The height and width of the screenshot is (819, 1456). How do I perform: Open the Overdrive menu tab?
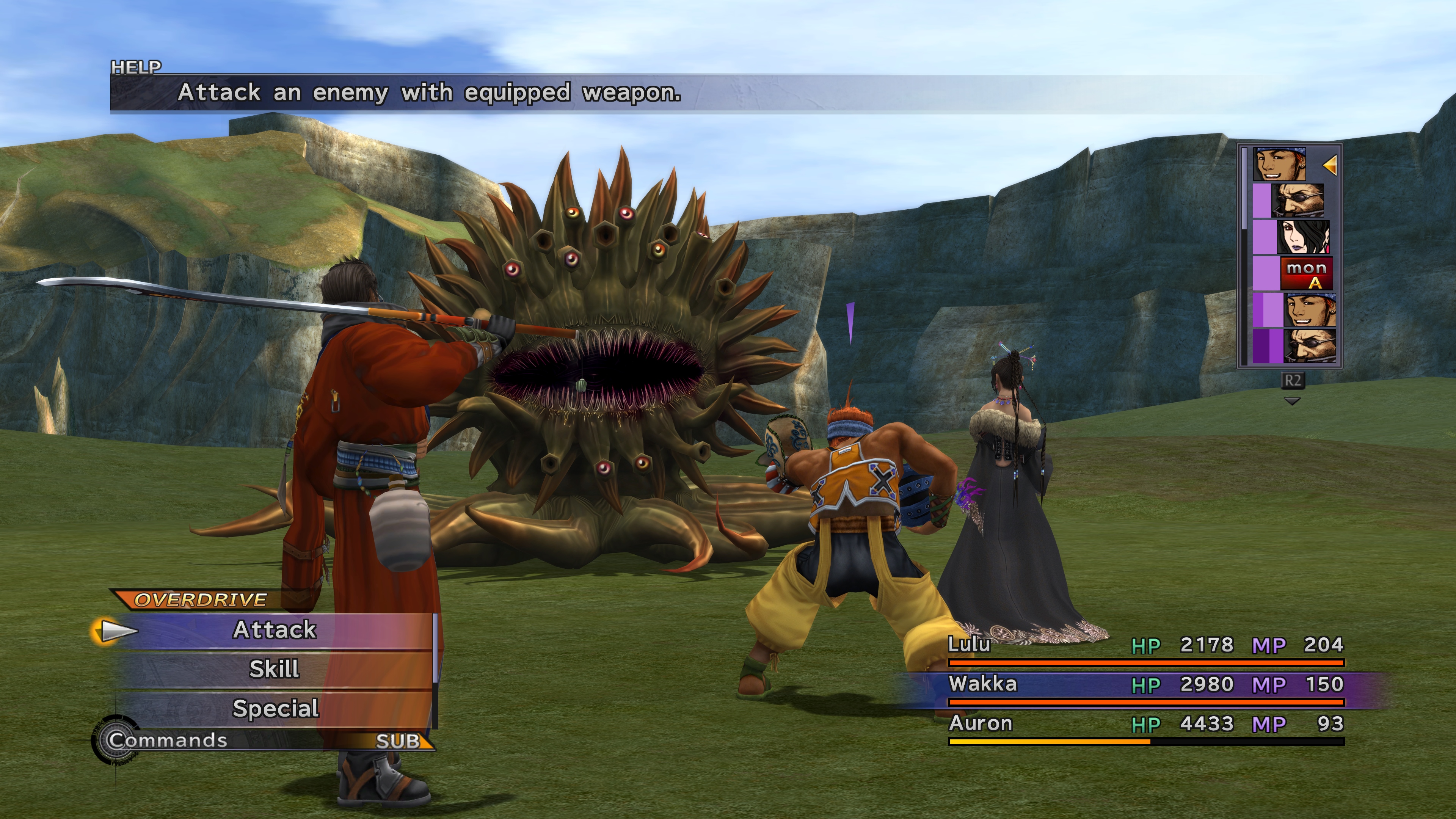coord(201,600)
